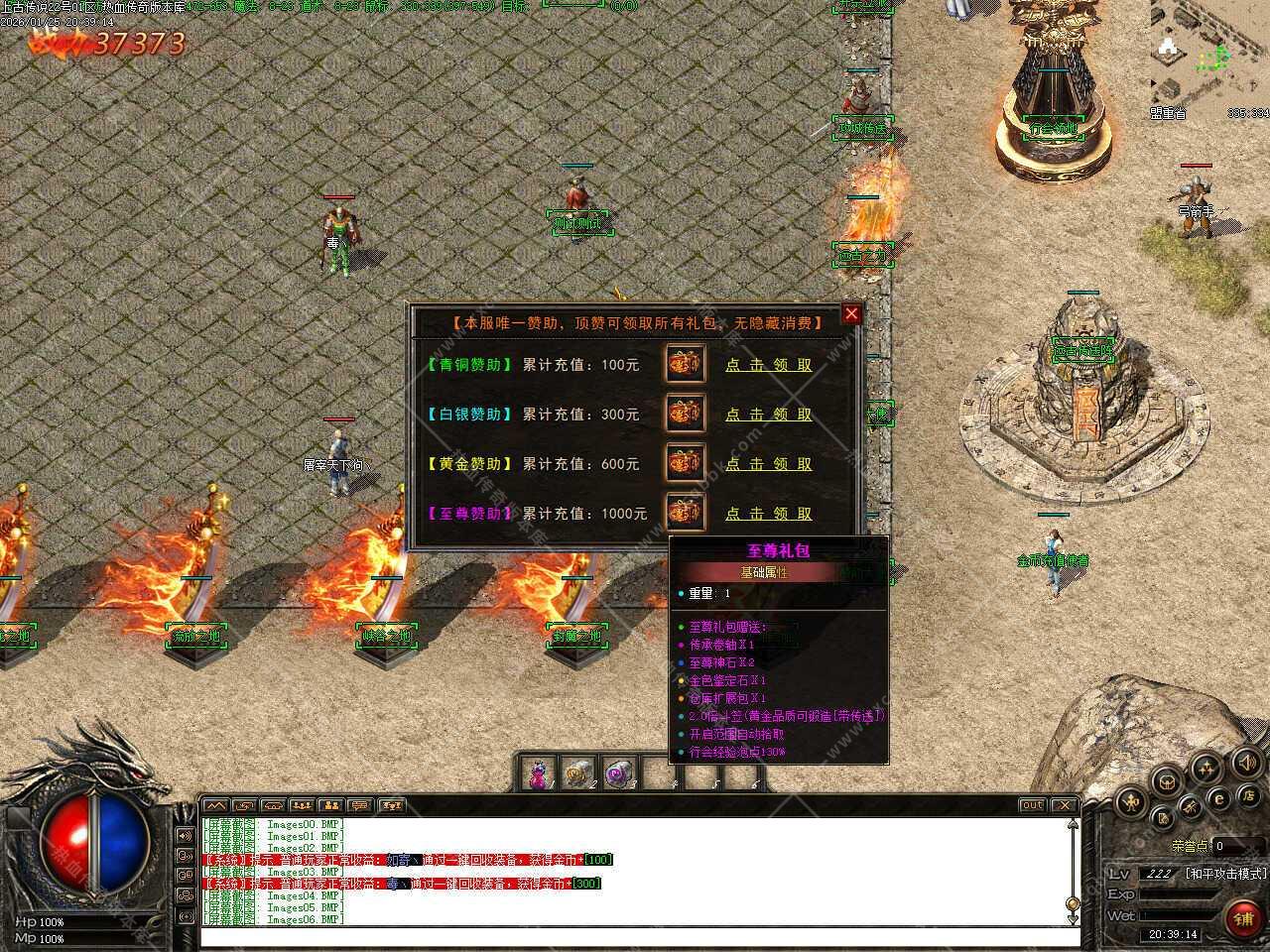Click the chat text input field
Screen dimensions: 1270x952
(x=635, y=936)
